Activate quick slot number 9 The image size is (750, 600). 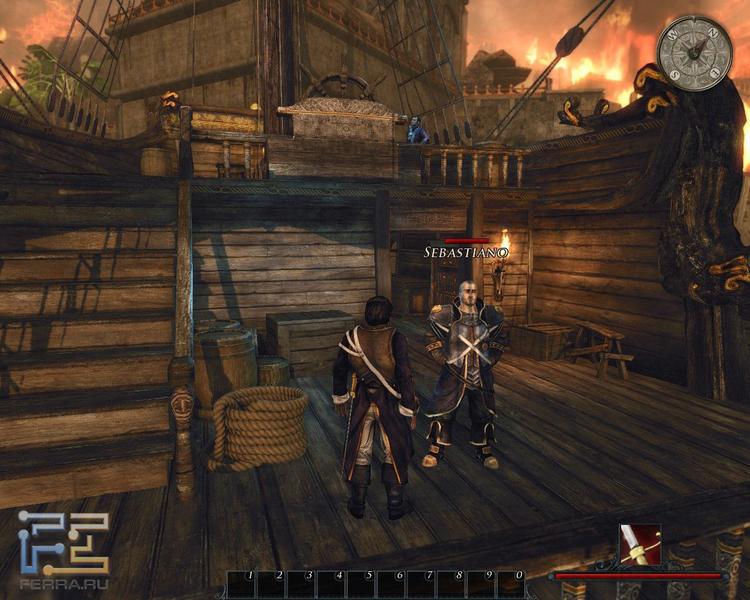(480, 583)
